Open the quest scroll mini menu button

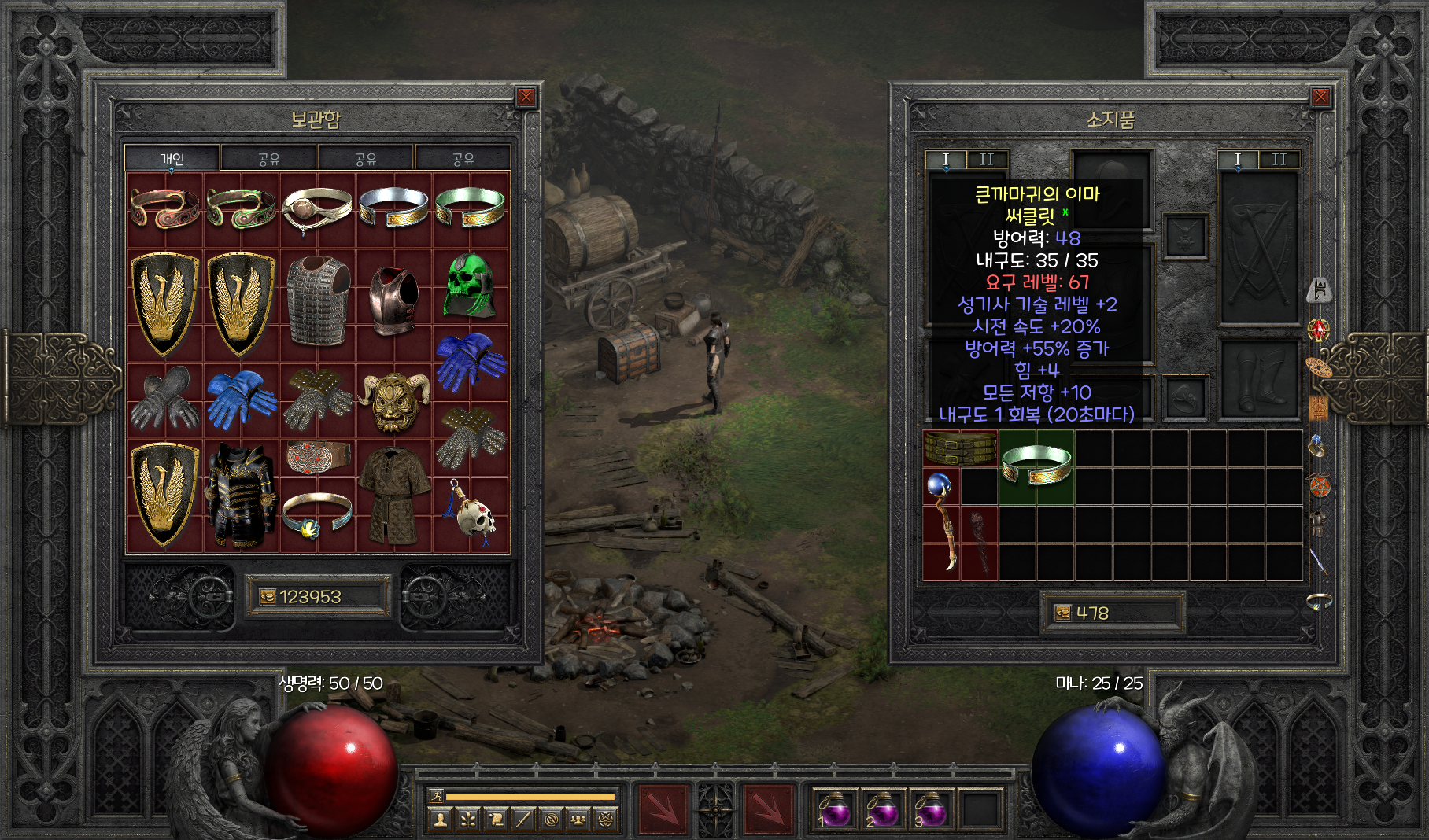496,820
